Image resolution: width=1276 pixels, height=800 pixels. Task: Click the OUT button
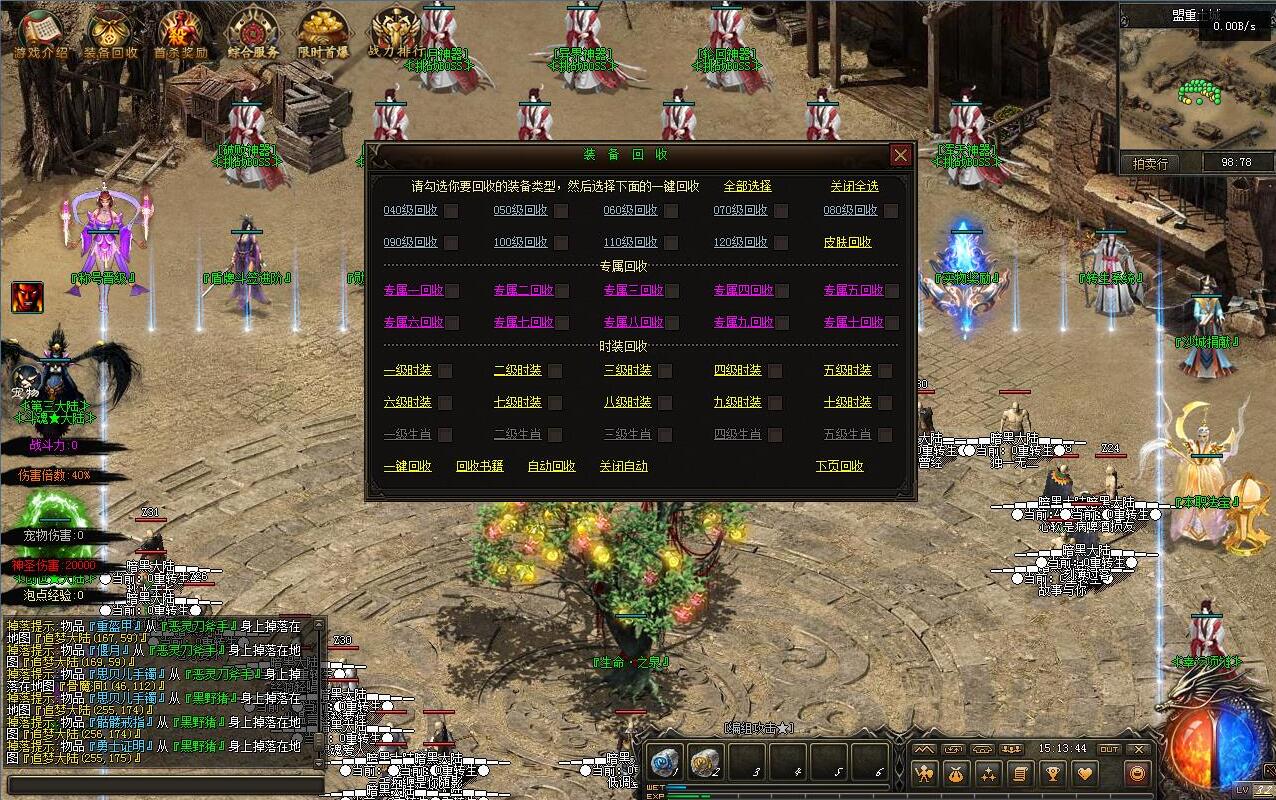1109,749
